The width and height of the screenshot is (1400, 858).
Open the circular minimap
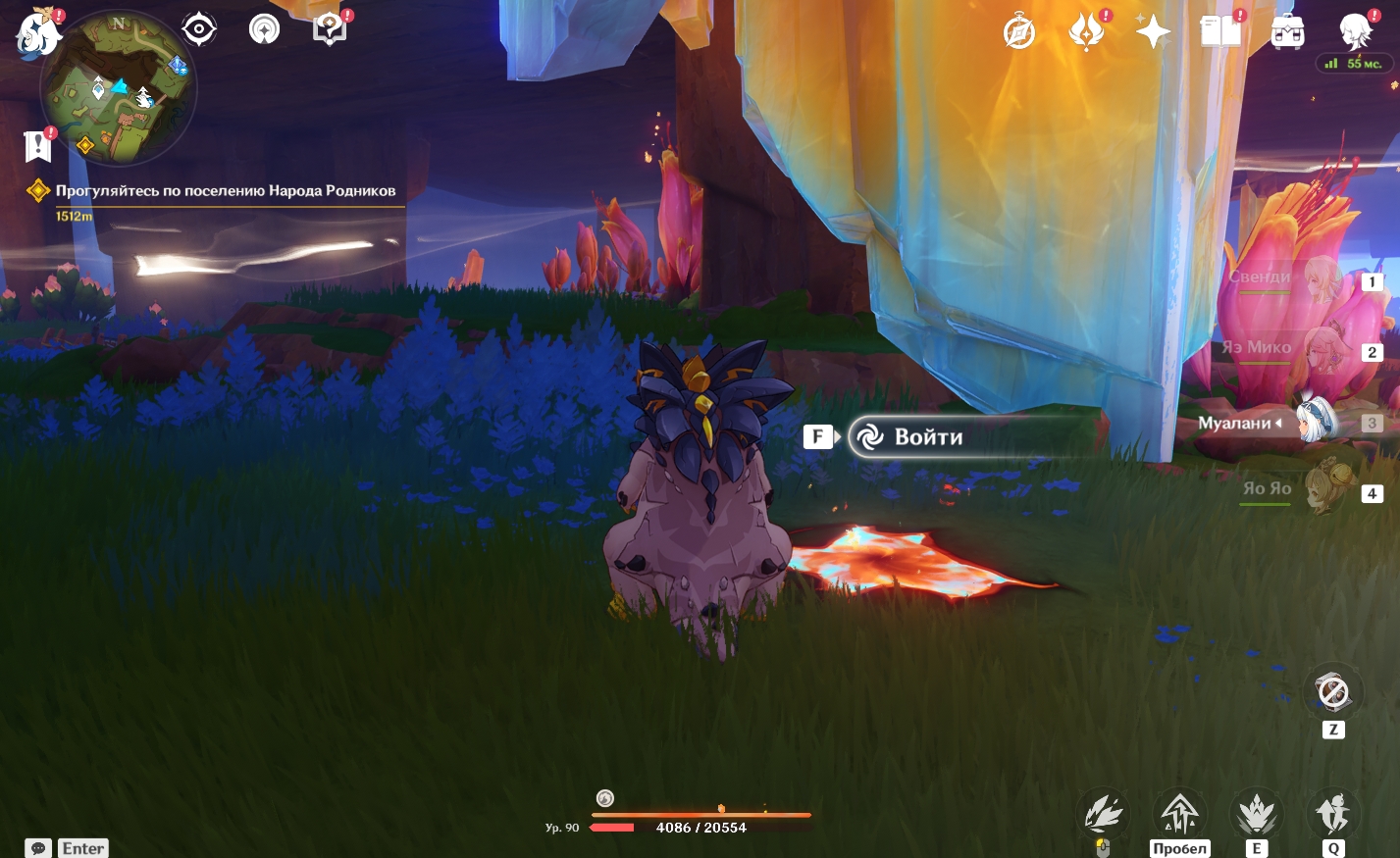coord(119,89)
